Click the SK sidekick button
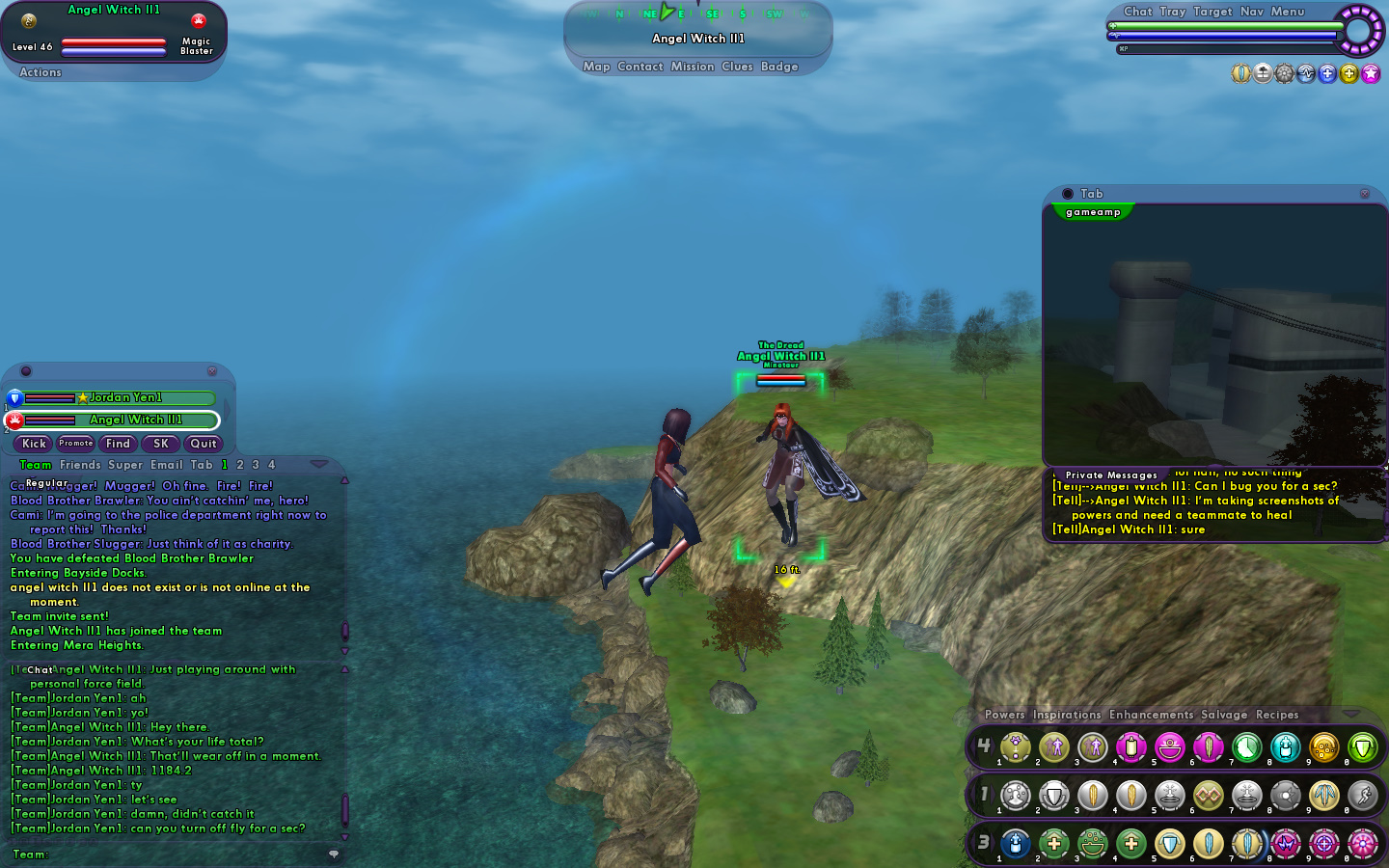 pos(160,444)
